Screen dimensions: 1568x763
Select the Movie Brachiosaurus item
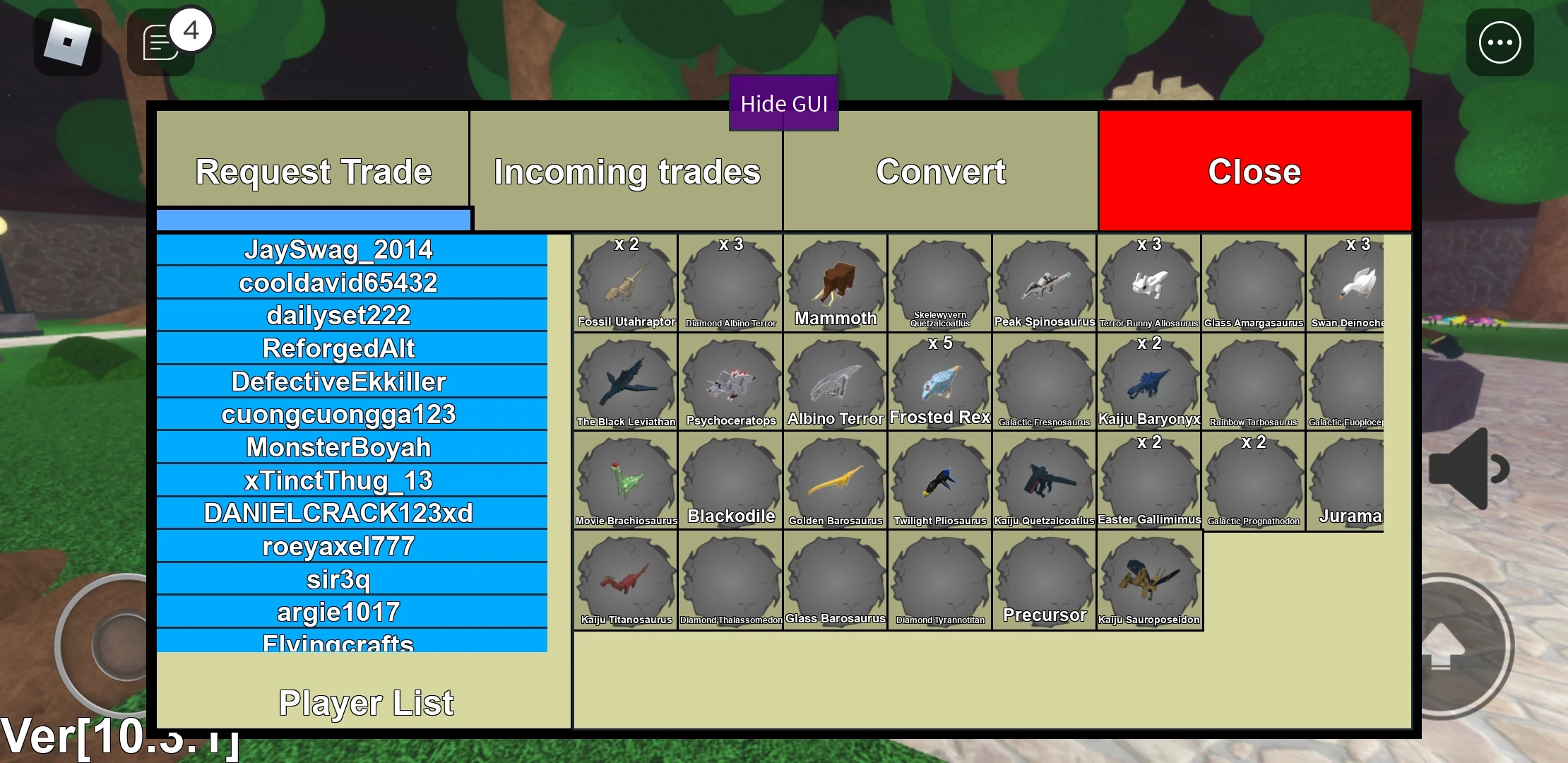click(624, 480)
